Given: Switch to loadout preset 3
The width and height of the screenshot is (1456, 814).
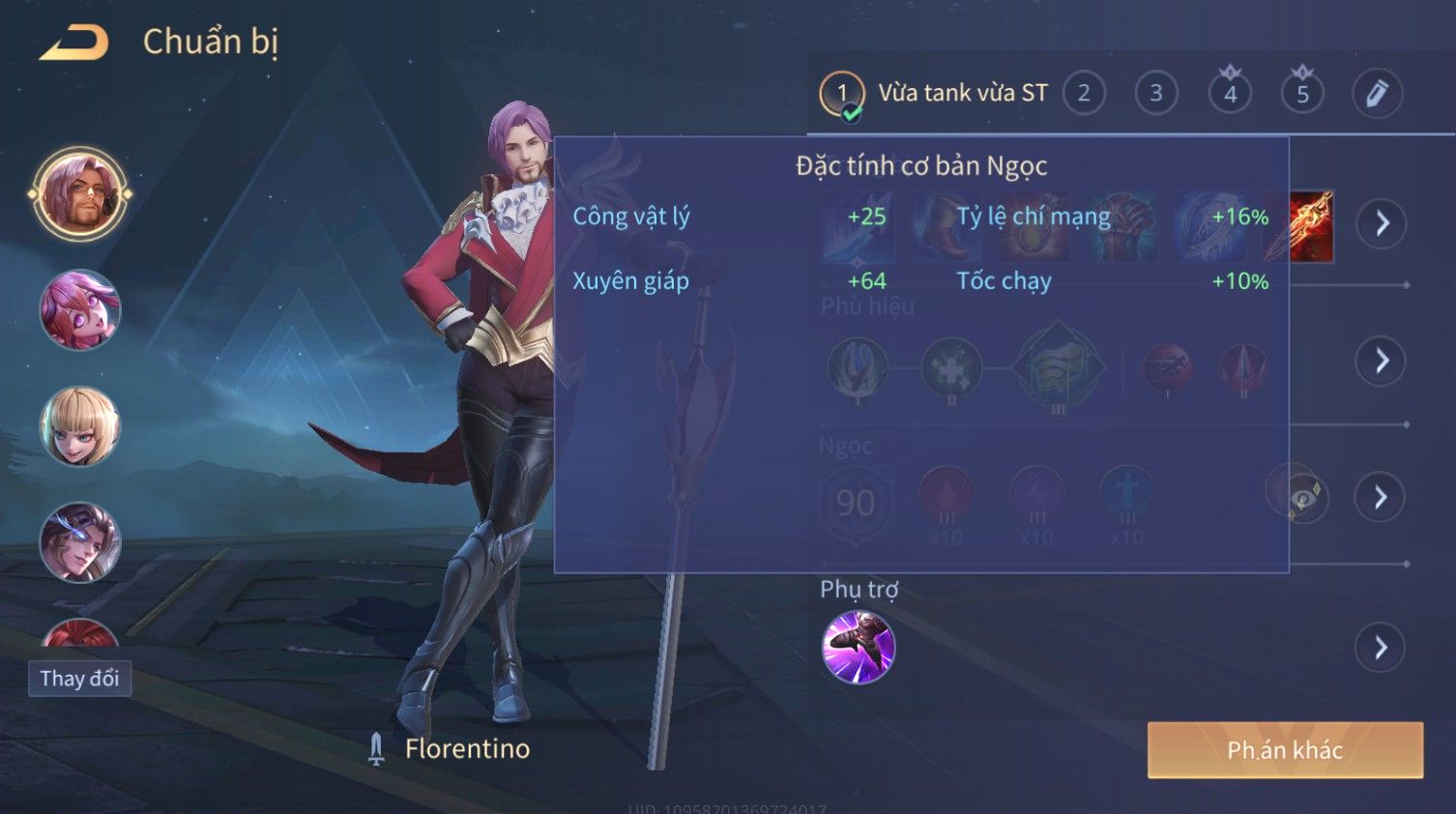Looking at the screenshot, I should [1155, 94].
